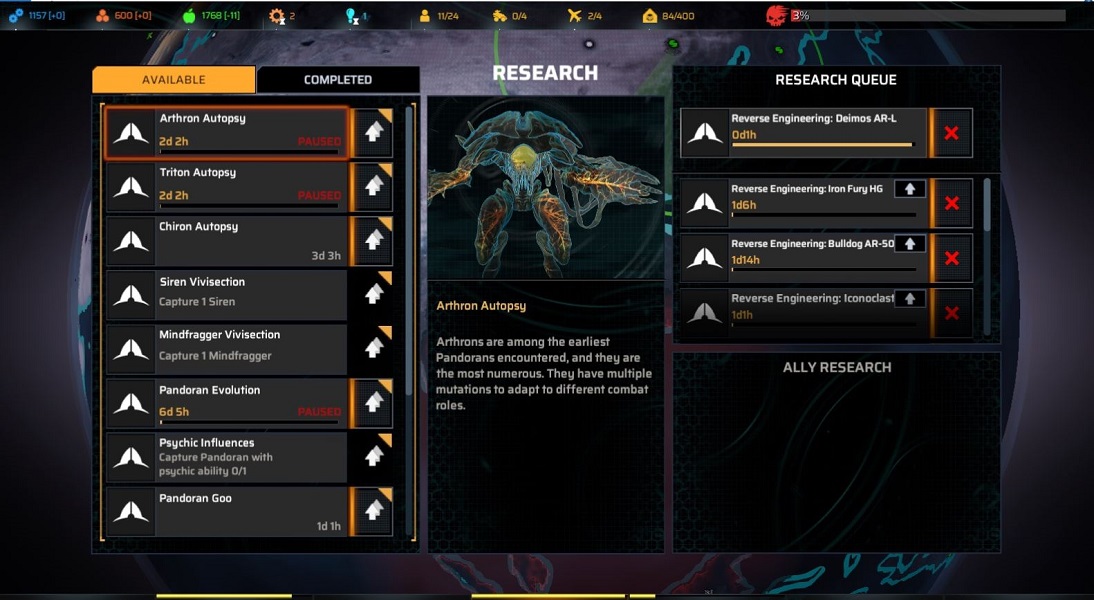Remove Deimos AR-L from the research queue
This screenshot has width=1094, height=600.
click(x=951, y=133)
